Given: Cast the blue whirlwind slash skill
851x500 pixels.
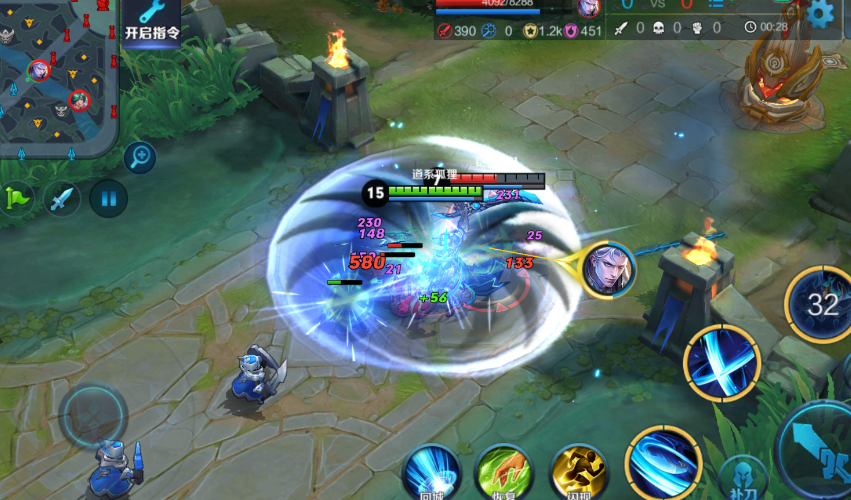Looking at the screenshot, I should pos(663,463).
